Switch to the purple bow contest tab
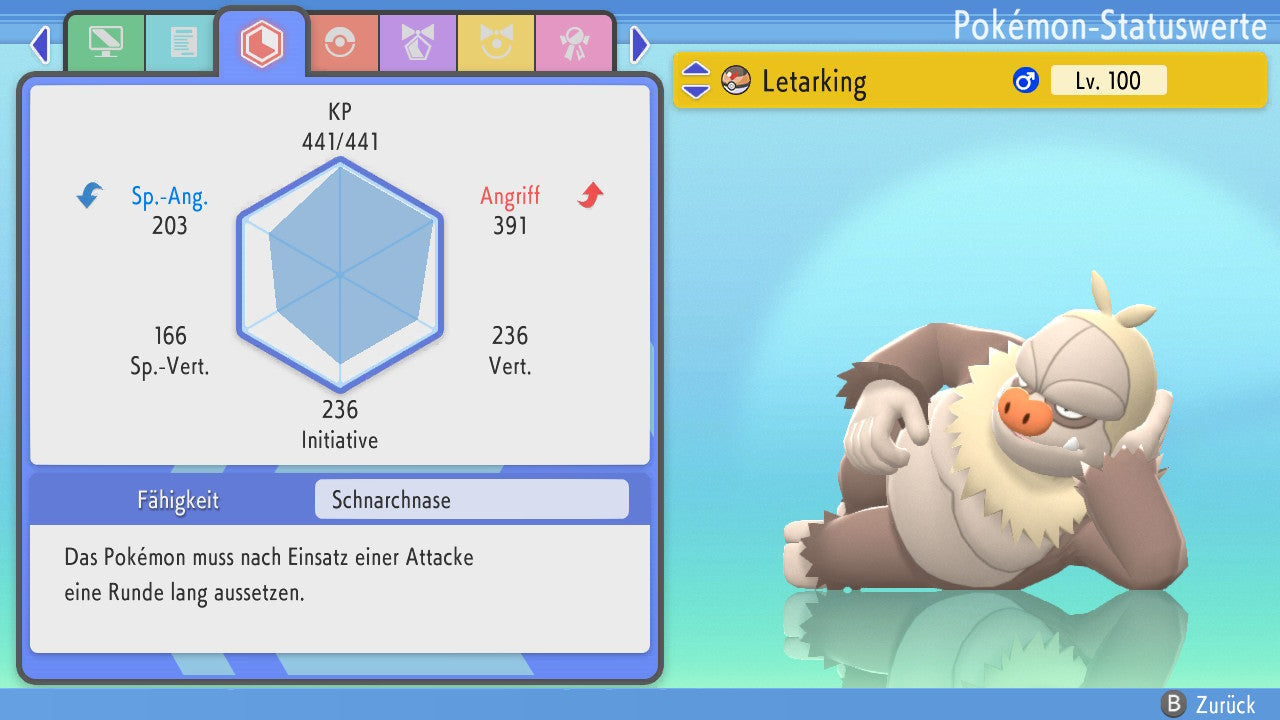The image size is (1280, 720). [417, 43]
